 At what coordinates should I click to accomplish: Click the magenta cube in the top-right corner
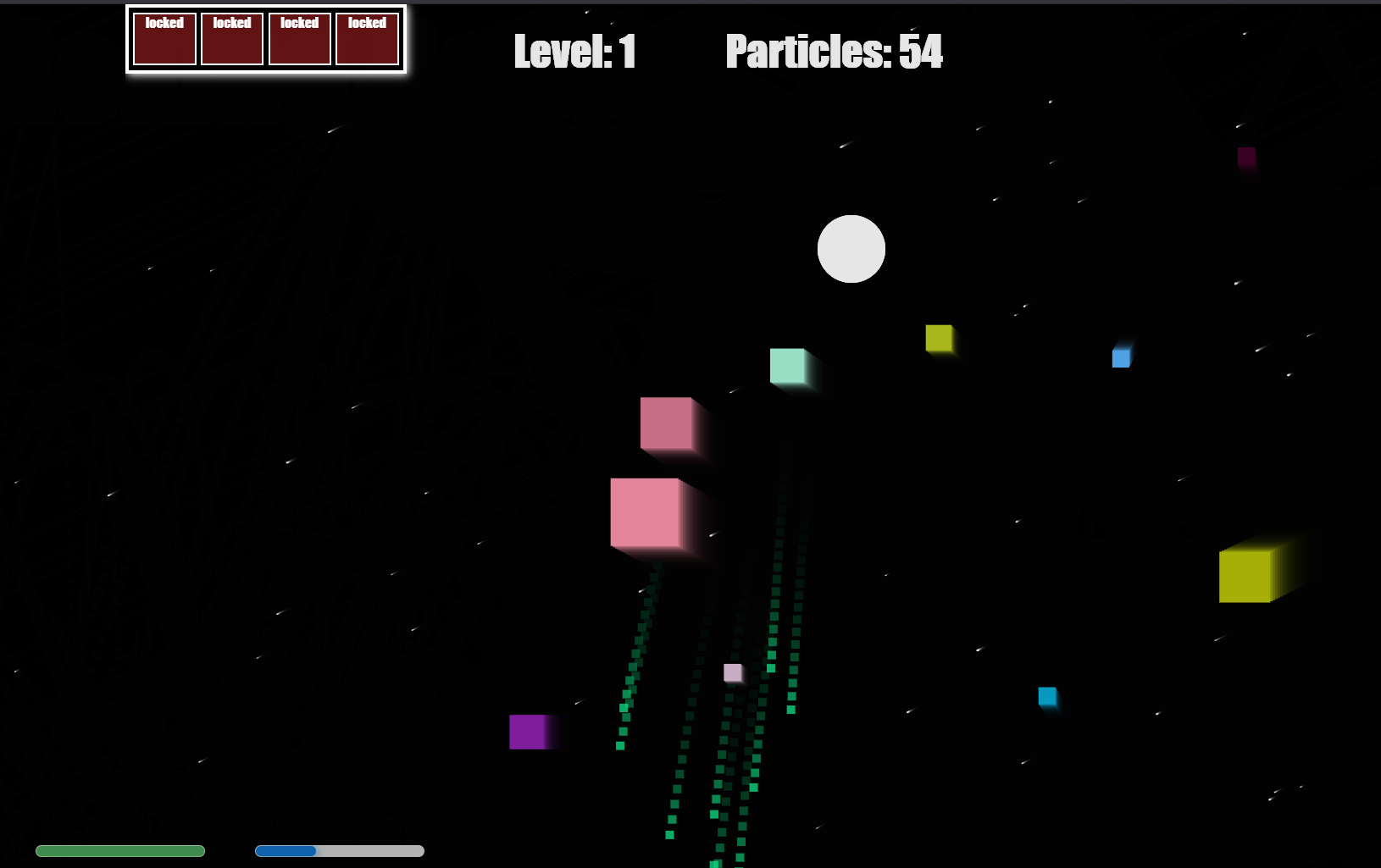(x=1246, y=158)
